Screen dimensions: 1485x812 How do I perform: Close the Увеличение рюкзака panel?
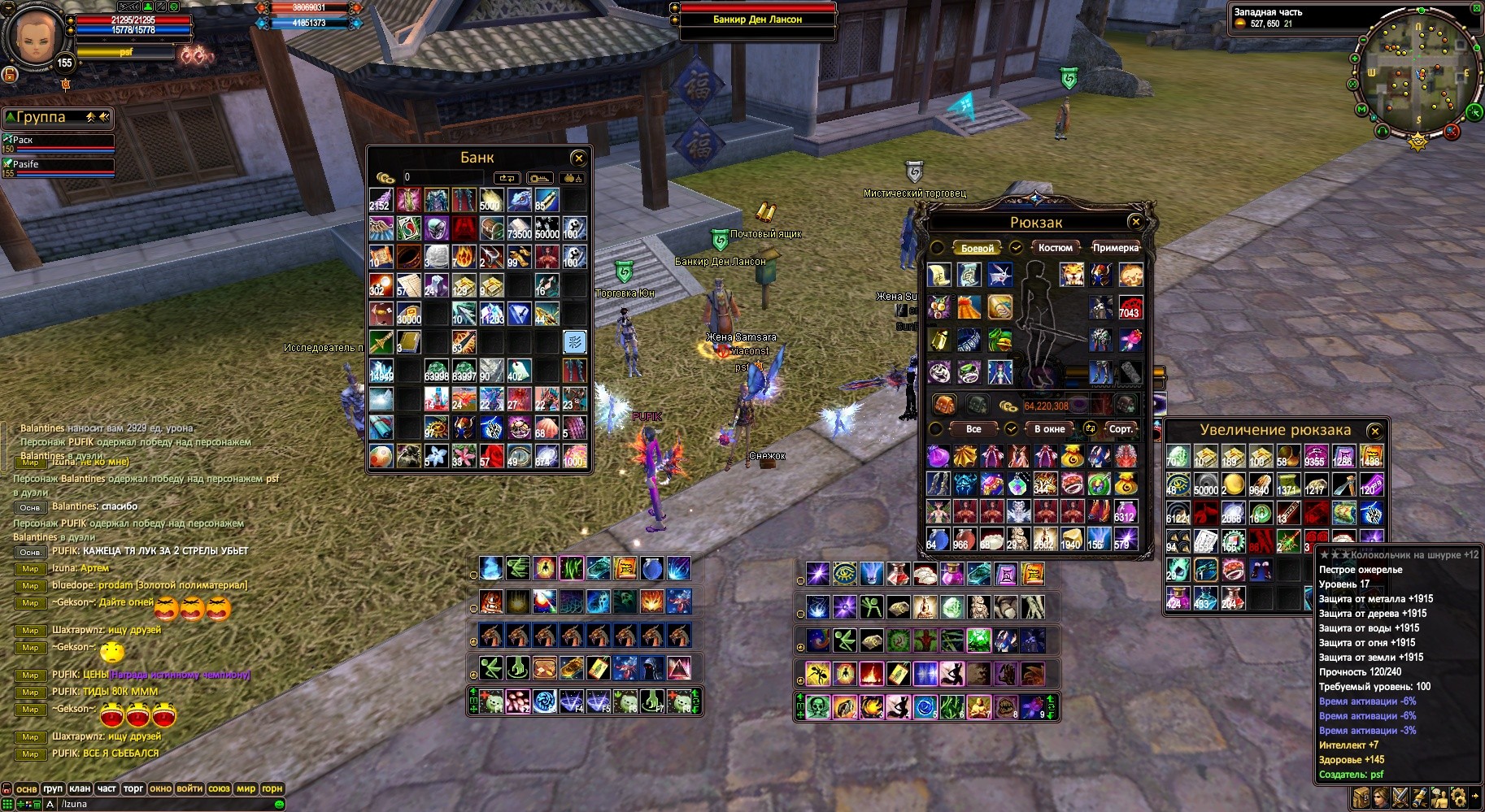pyautogui.click(x=1374, y=431)
